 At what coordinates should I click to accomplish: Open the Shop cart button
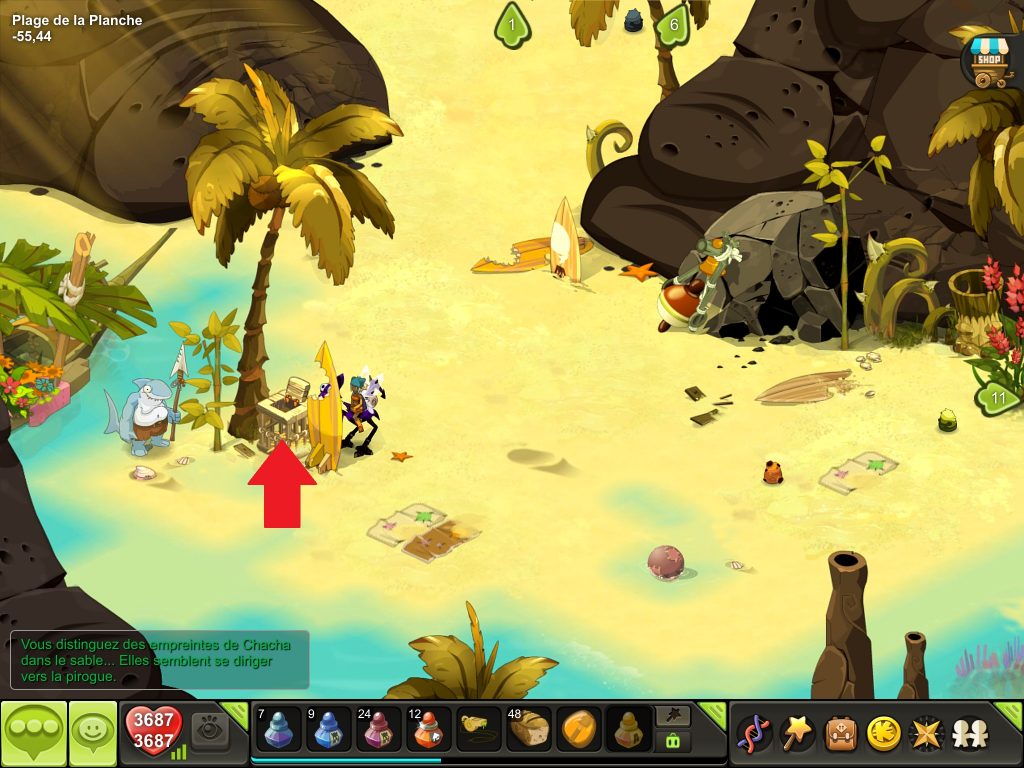pyautogui.click(x=988, y=61)
